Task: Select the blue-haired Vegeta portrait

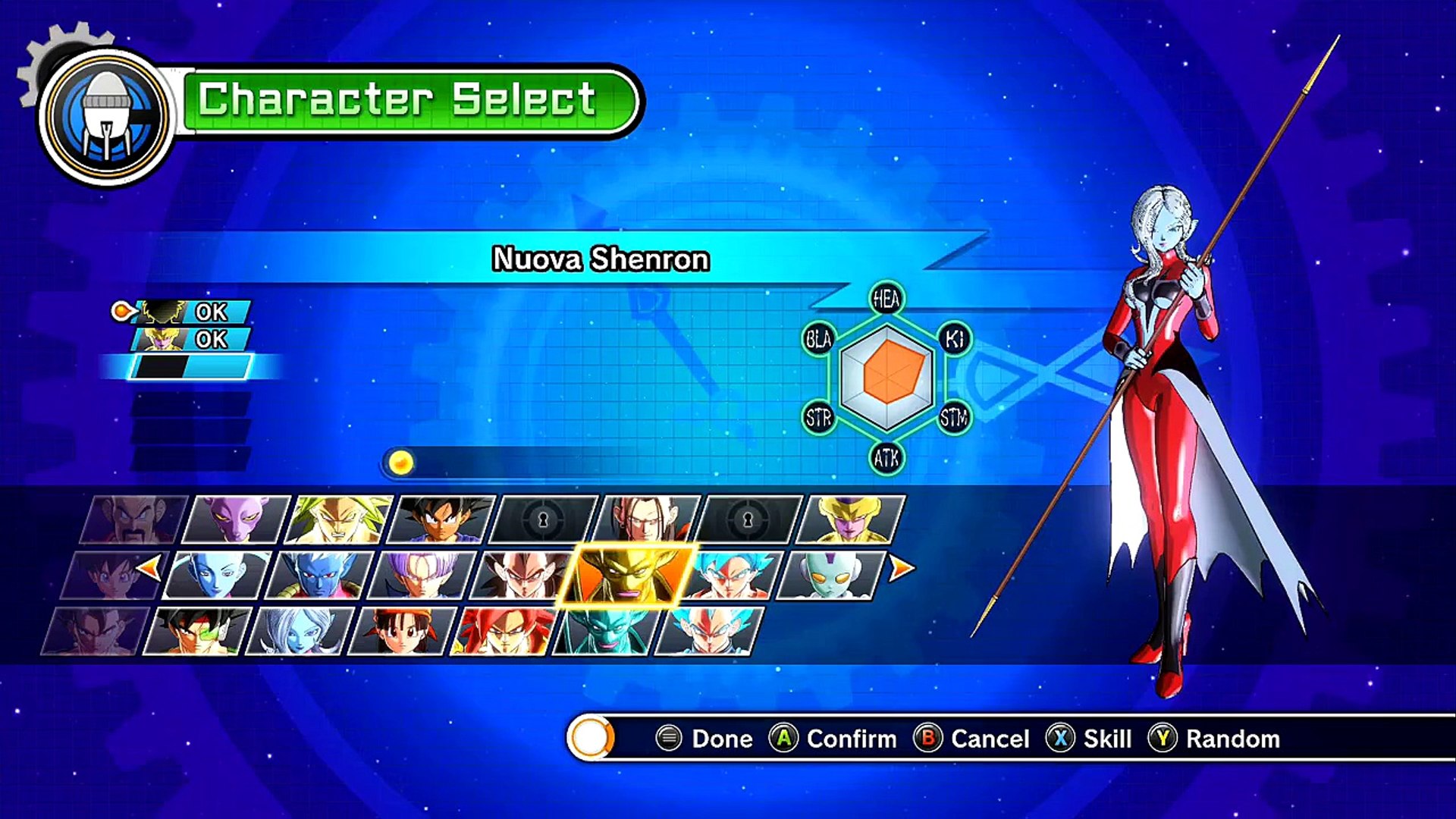Action: (709, 631)
